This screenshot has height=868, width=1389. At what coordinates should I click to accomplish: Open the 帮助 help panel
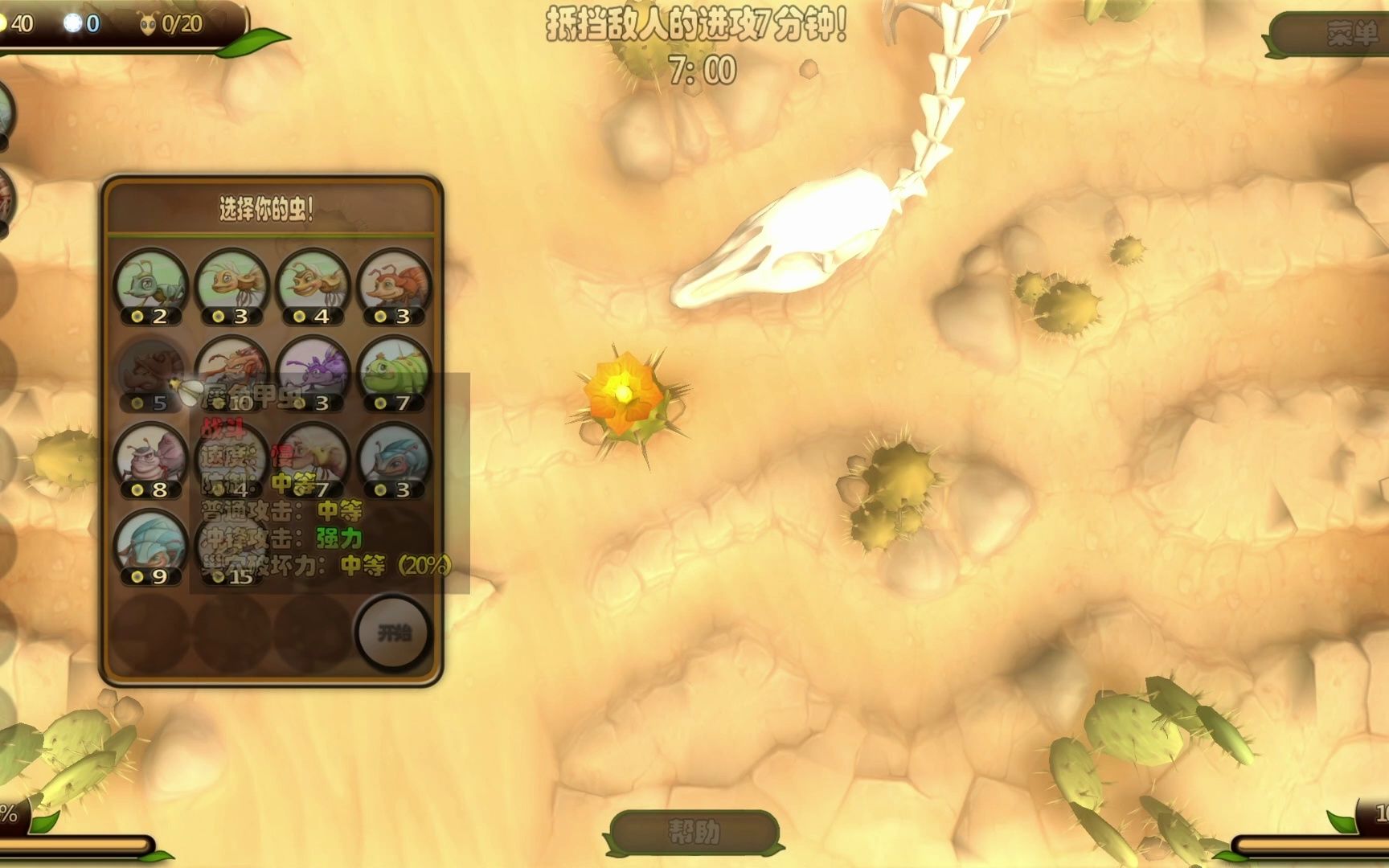pos(694,832)
